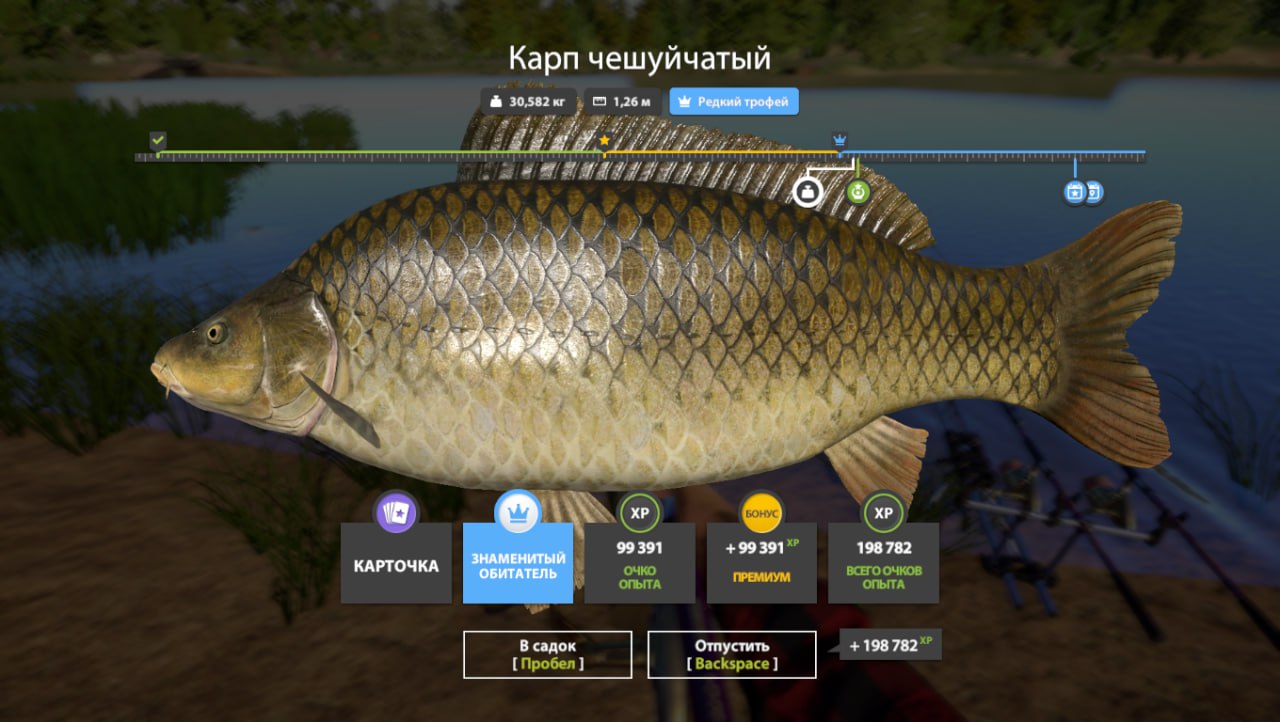Click the weight icon in the 30,582 кг badge
Image resolution: width=1280 pixels, height=722 pixels.
click(x=497, y=101)
